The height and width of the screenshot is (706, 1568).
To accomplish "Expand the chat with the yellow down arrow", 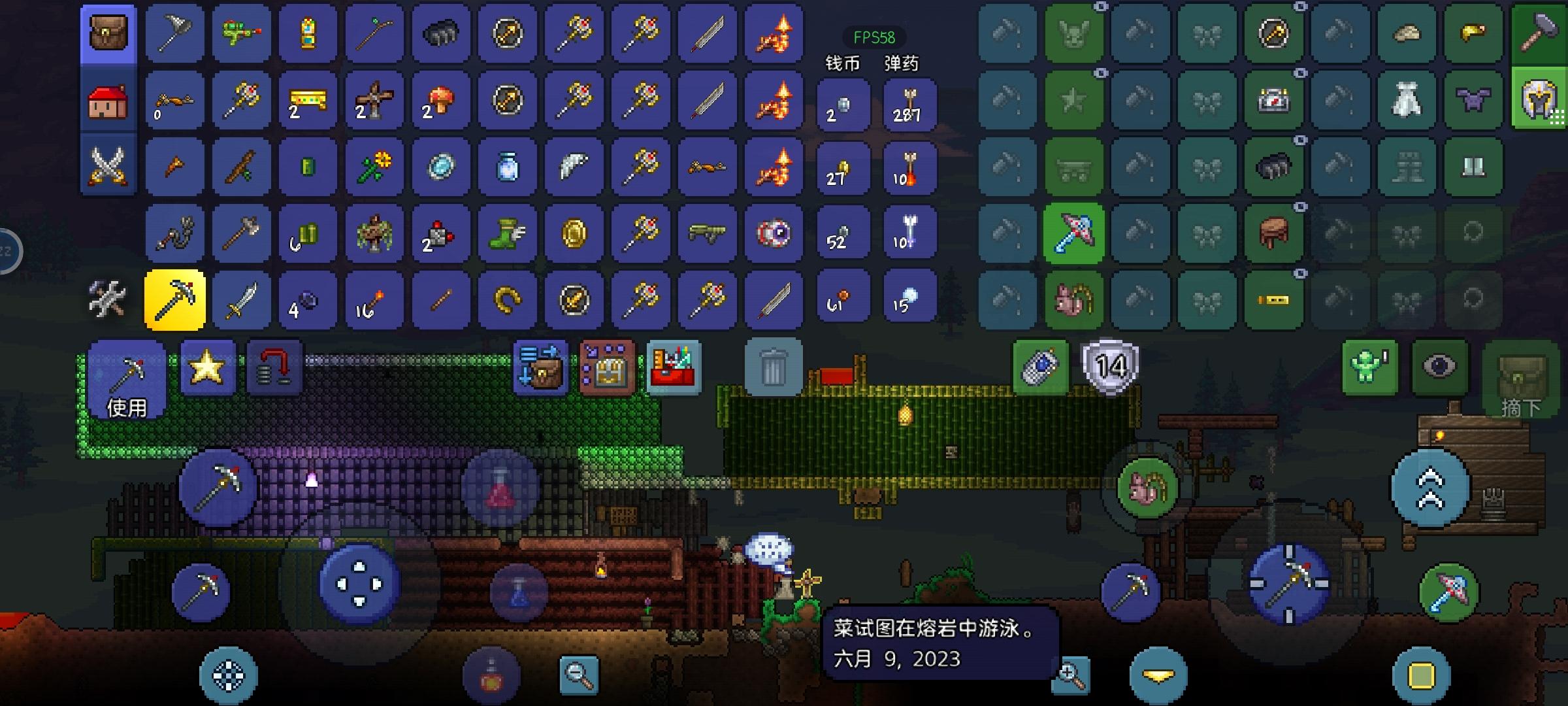I will 1163,675.
